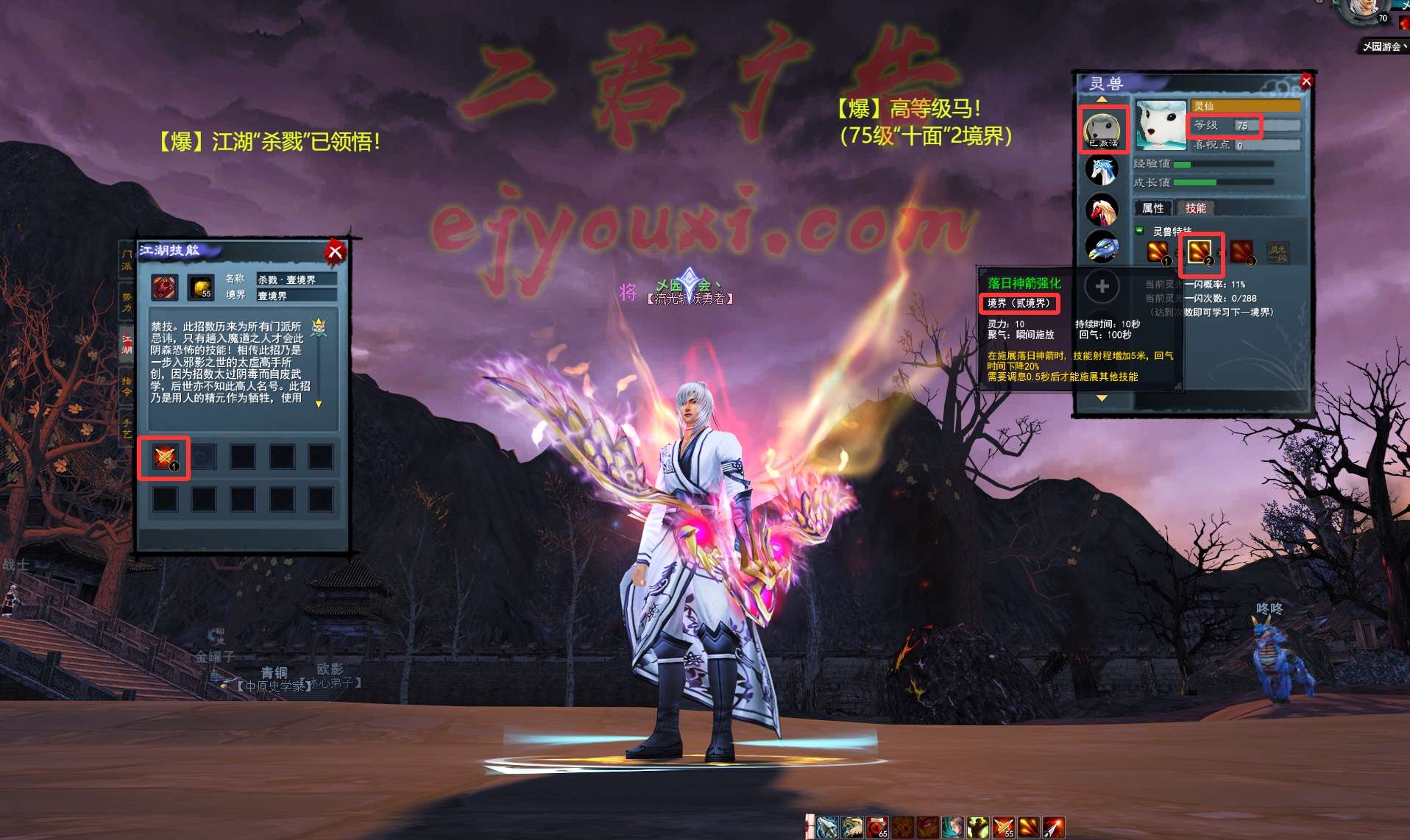Viewport: 1410px width, 840px height.
Task: Open the 指令 commands side tab
Action: (x=127, y=385)
